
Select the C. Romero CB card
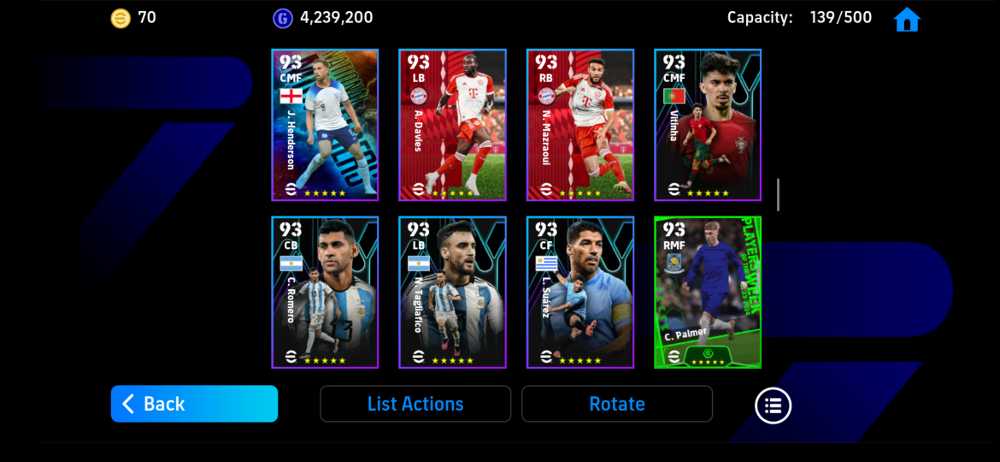[325, 292]
